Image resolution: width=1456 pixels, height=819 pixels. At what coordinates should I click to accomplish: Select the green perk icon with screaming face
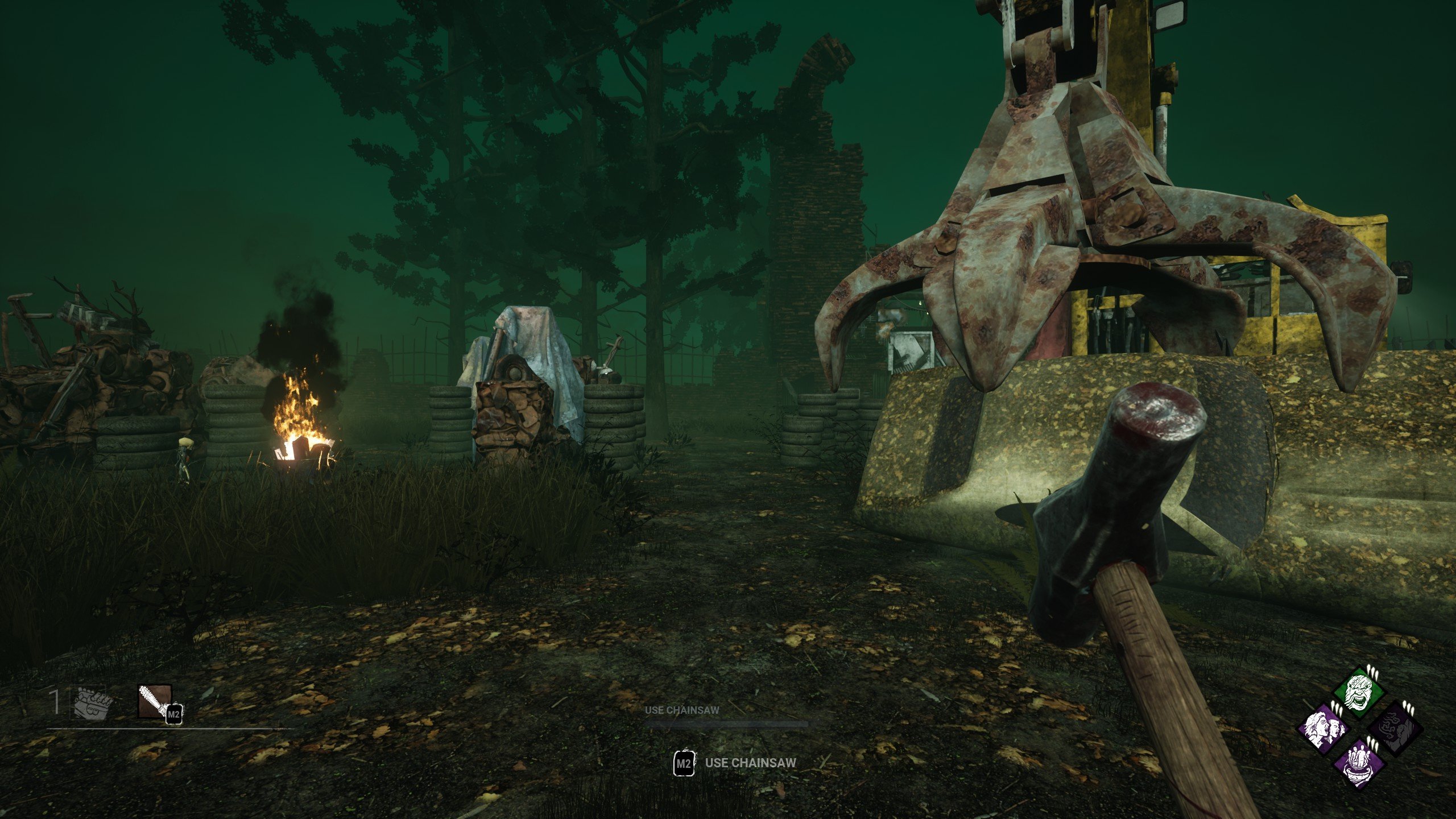pos(1359,692)
